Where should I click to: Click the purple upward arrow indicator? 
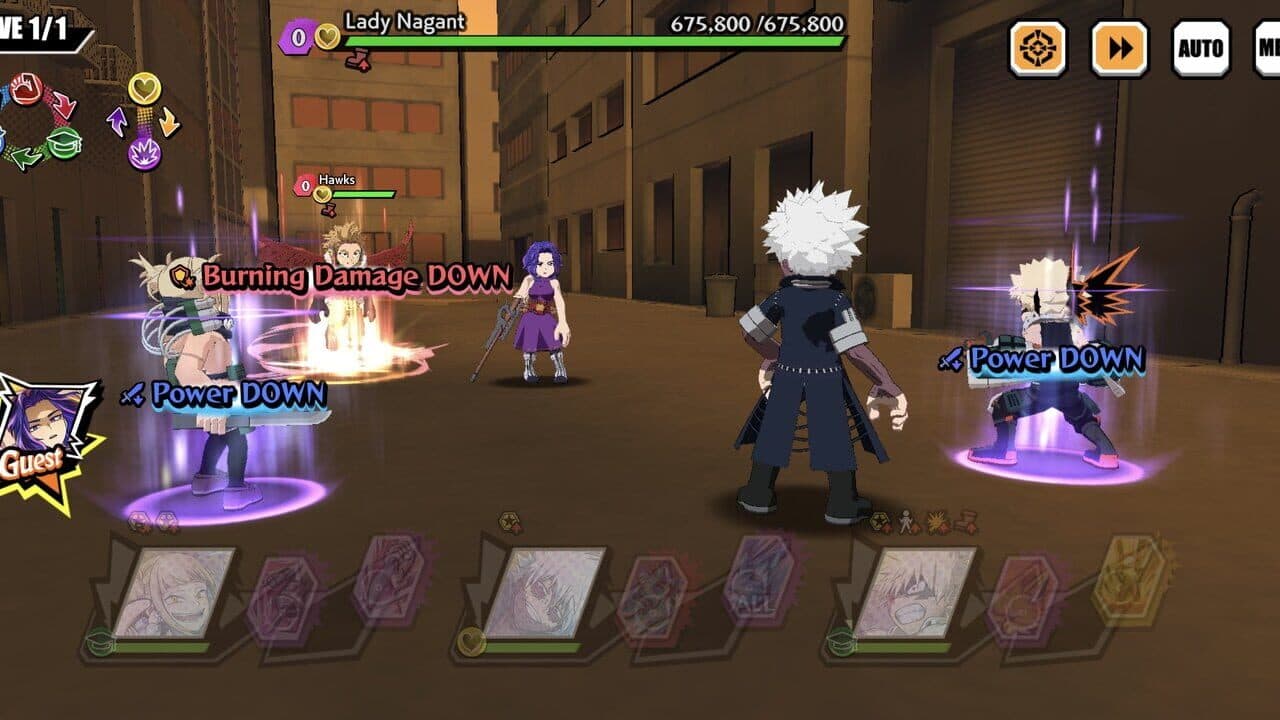[x=117, y=120]
